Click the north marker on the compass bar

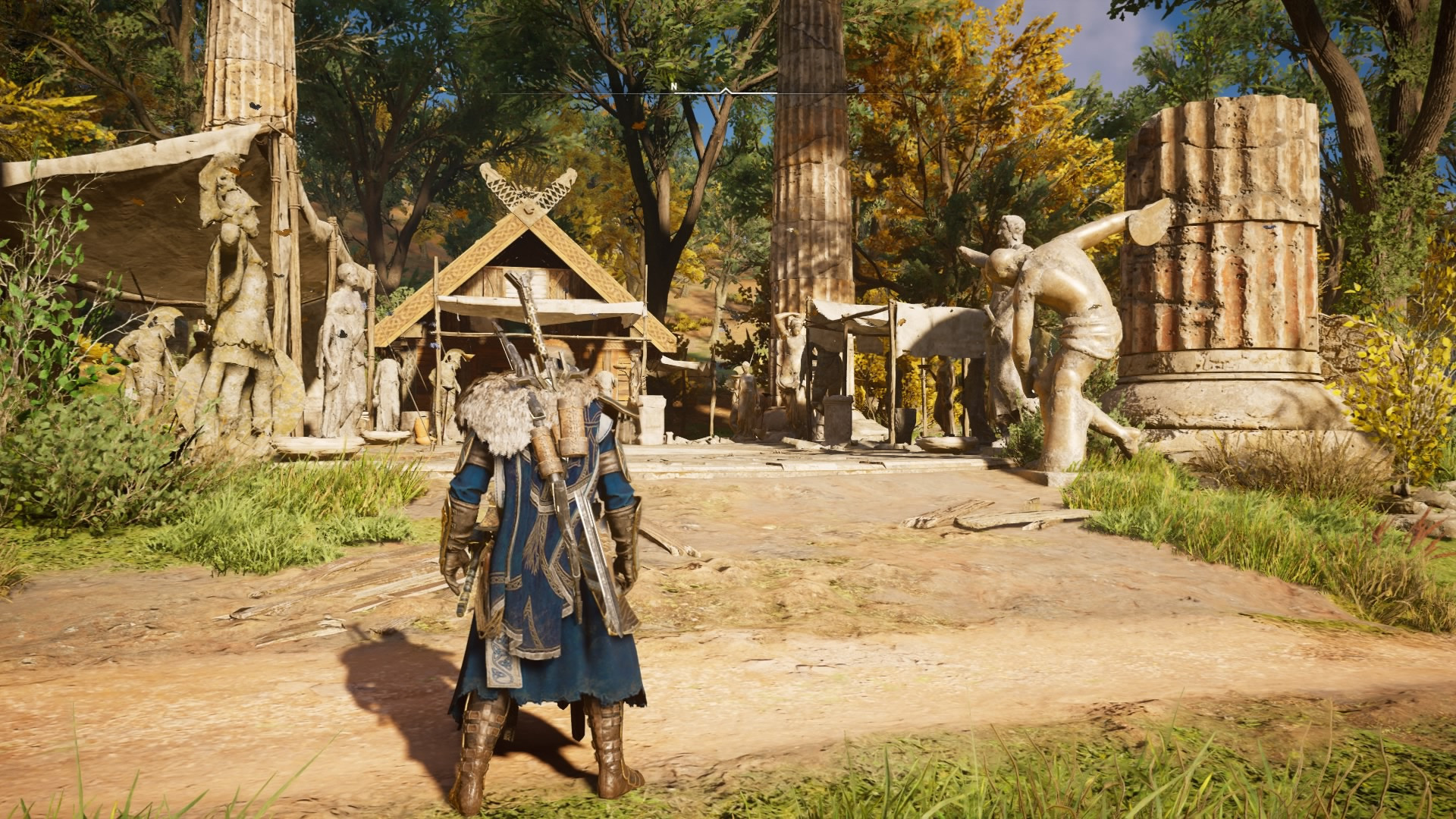(x=673, y=86)
